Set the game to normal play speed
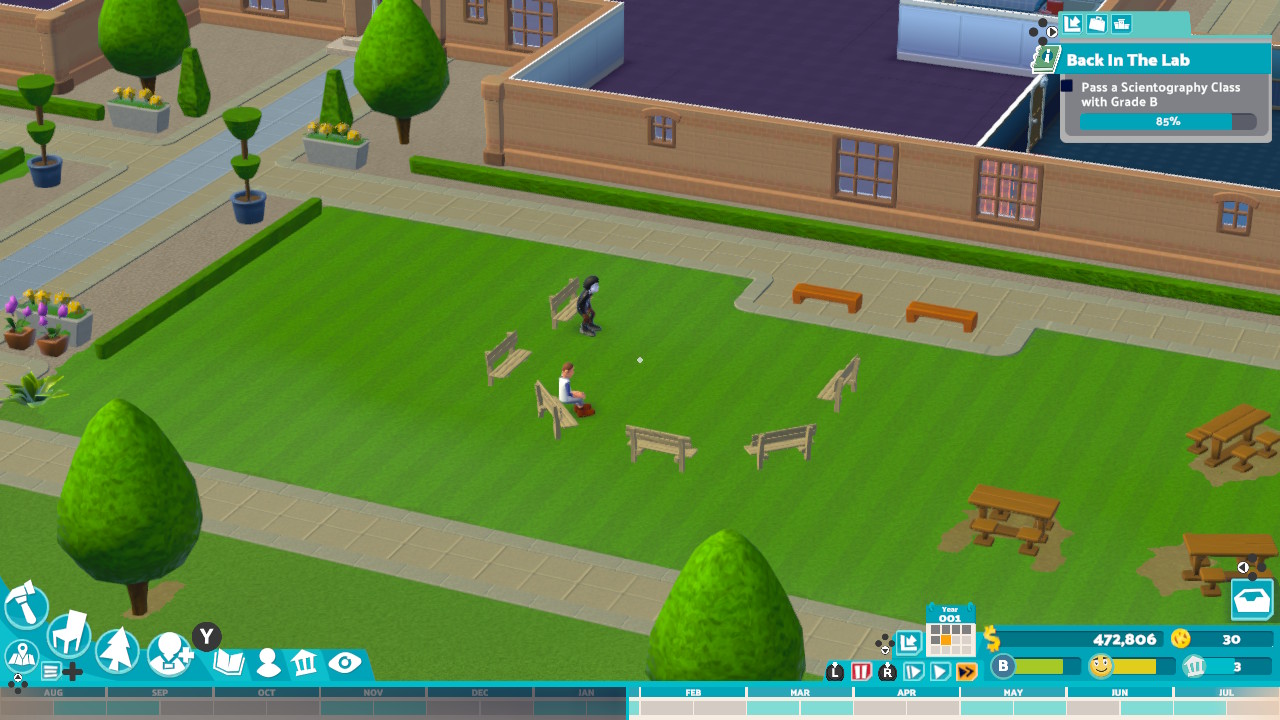This screenshot has width=1280, height=720. pos(940,672)
